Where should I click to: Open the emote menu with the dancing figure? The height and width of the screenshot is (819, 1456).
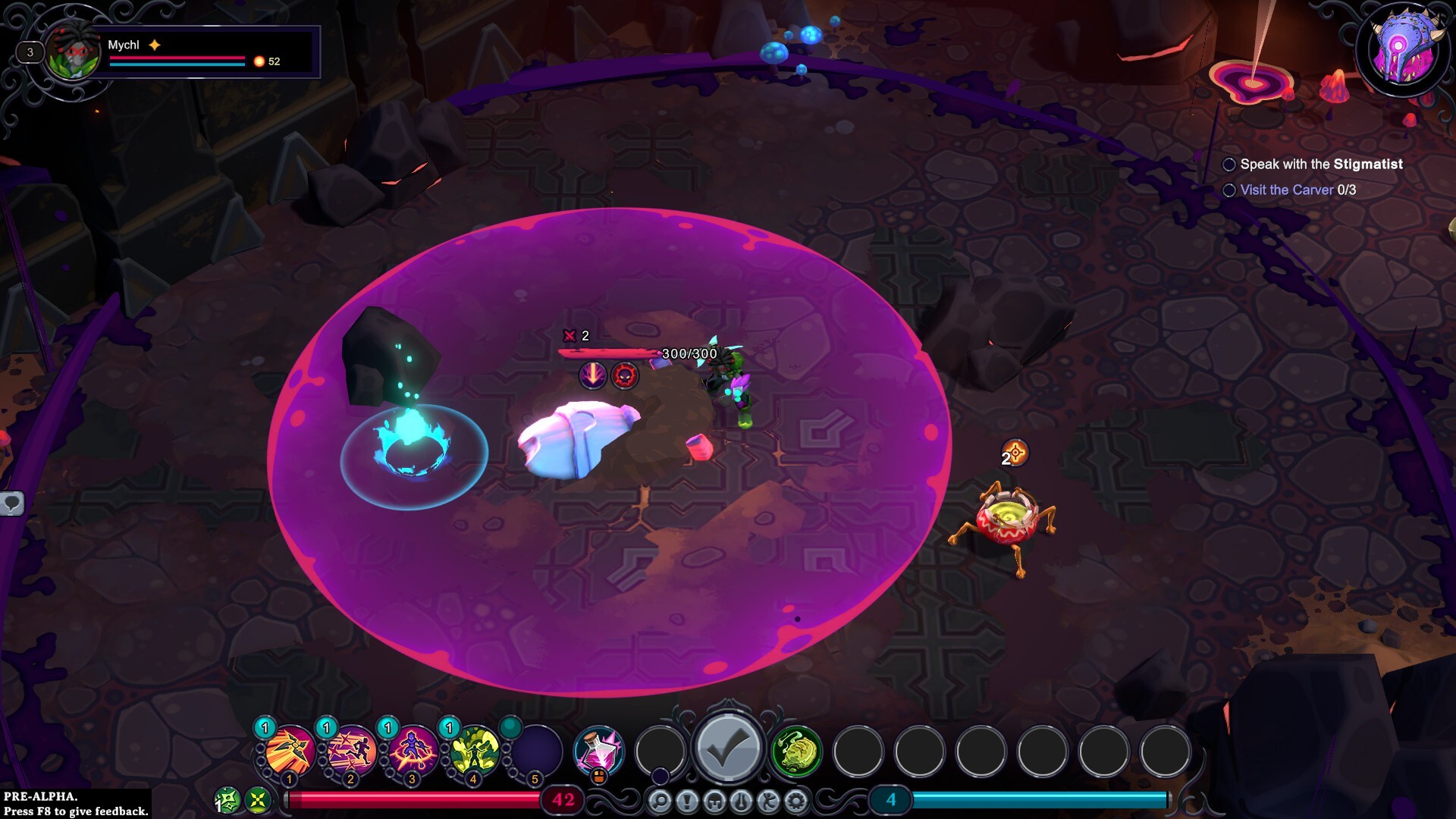click(x=768, y=800)
